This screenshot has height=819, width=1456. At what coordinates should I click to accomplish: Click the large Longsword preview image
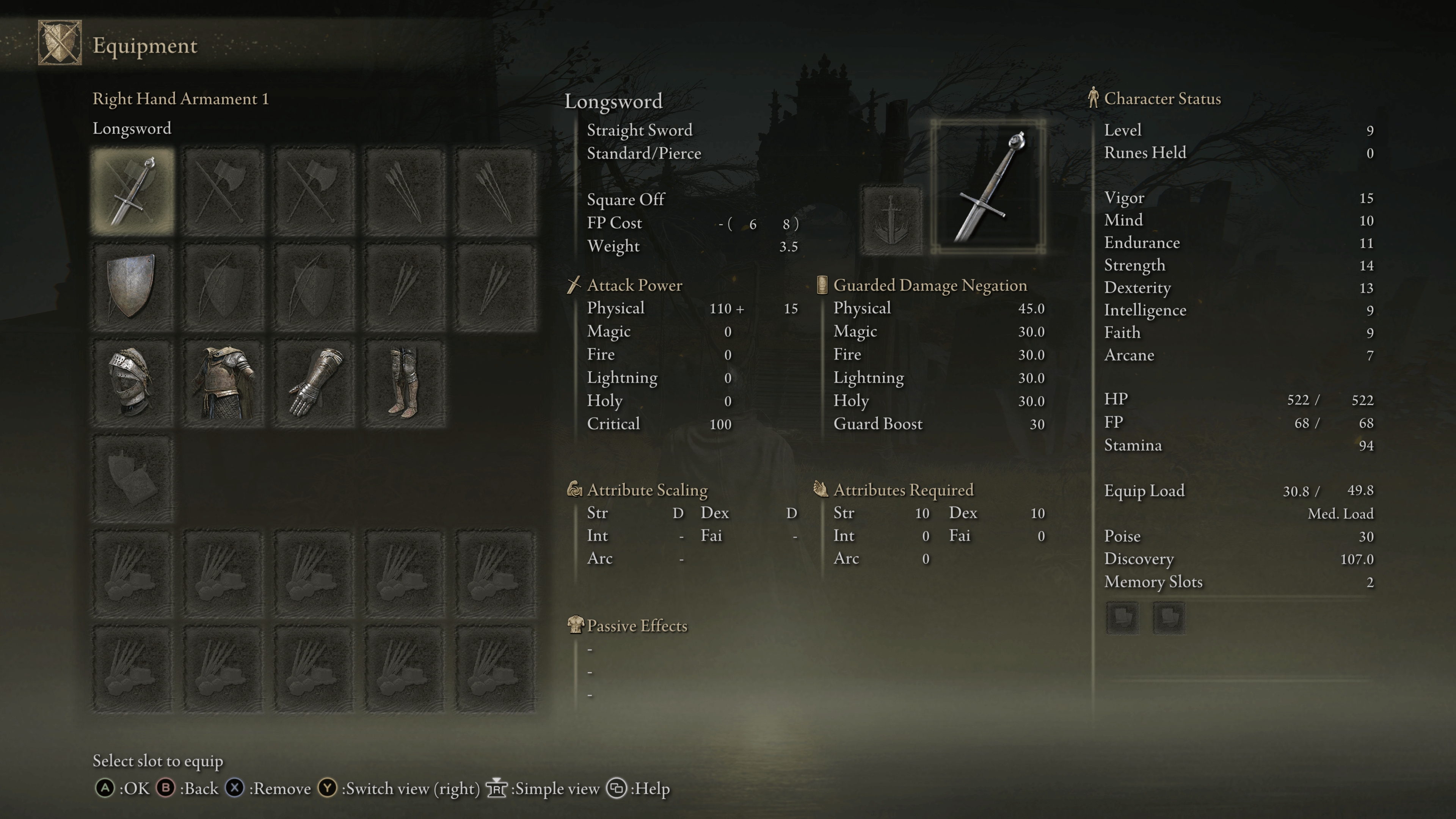[988, 187]
